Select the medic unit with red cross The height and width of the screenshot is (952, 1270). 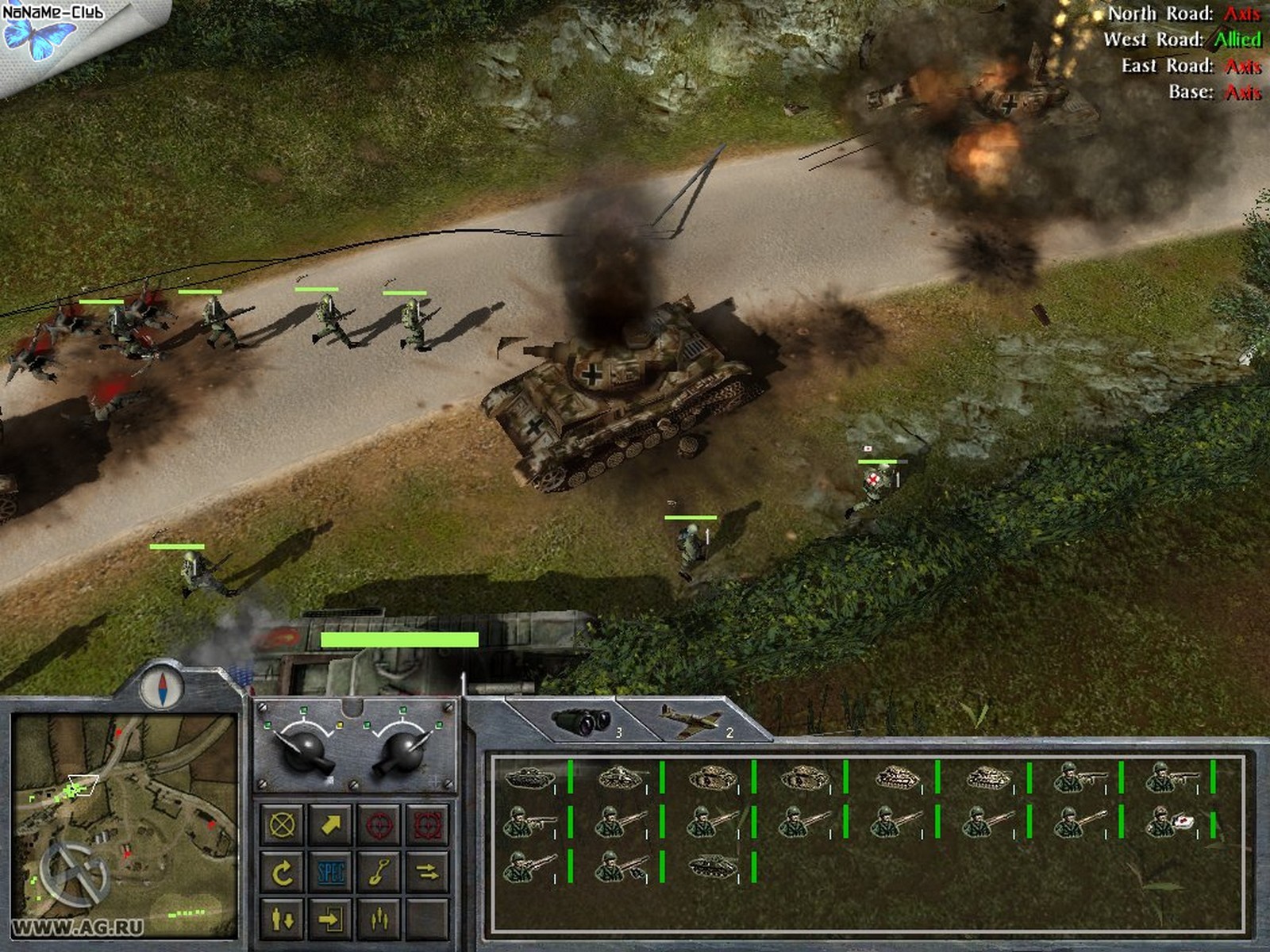pos(1170,823)
